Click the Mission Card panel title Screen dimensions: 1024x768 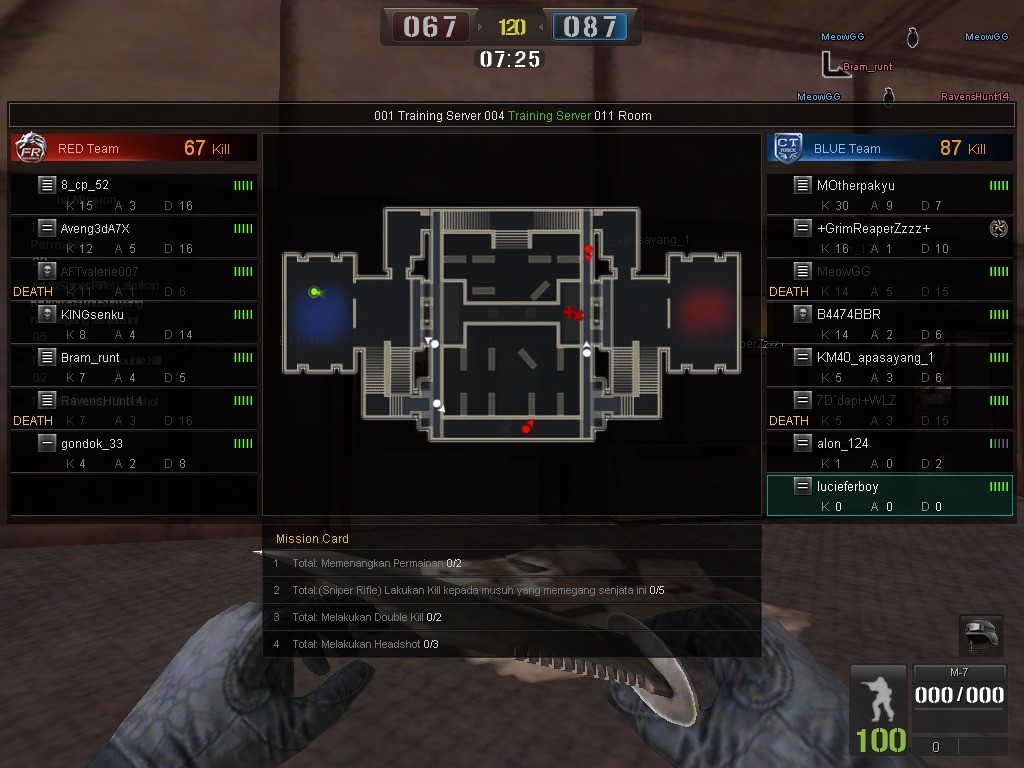click(312, 539)
